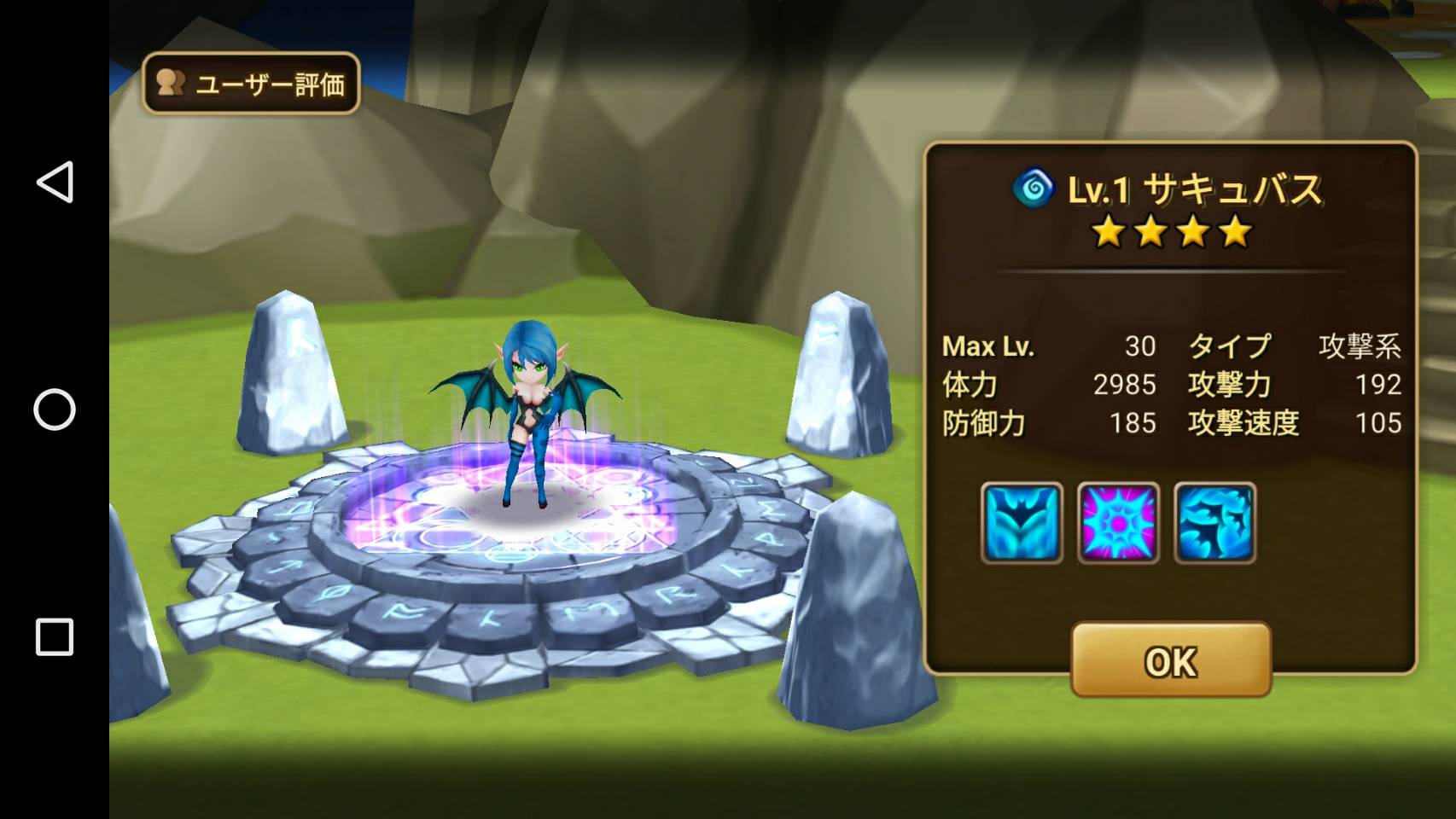This screenshot has height=819, width=1456.
Task: Tap the Android home circle button
Action: 55,409
